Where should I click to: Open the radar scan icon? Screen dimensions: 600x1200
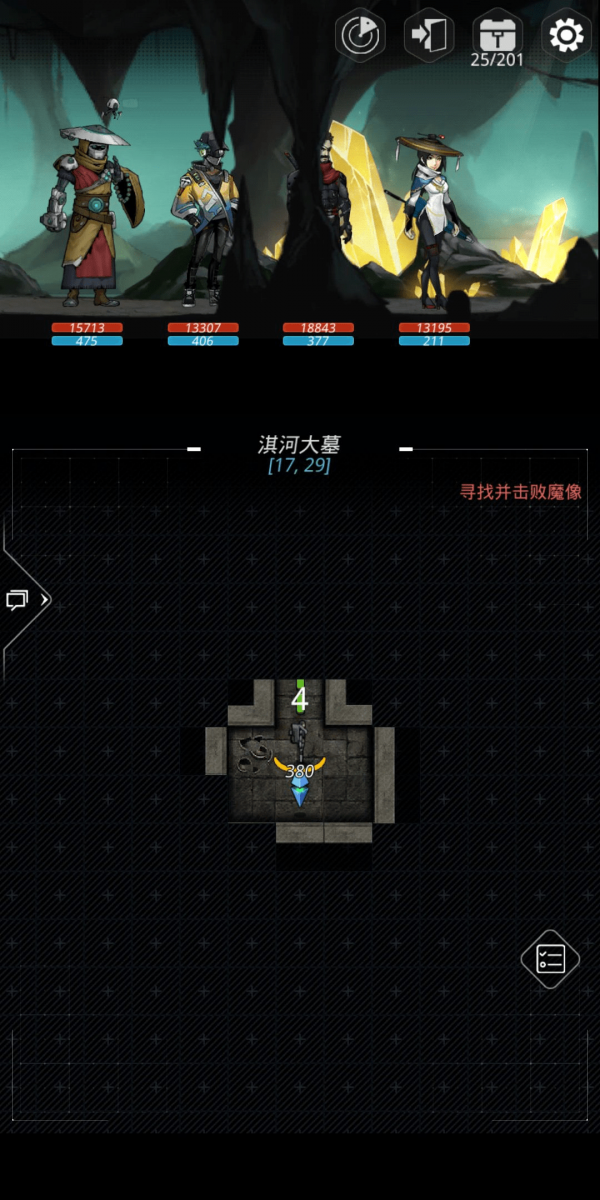click(x=360, y=37)
